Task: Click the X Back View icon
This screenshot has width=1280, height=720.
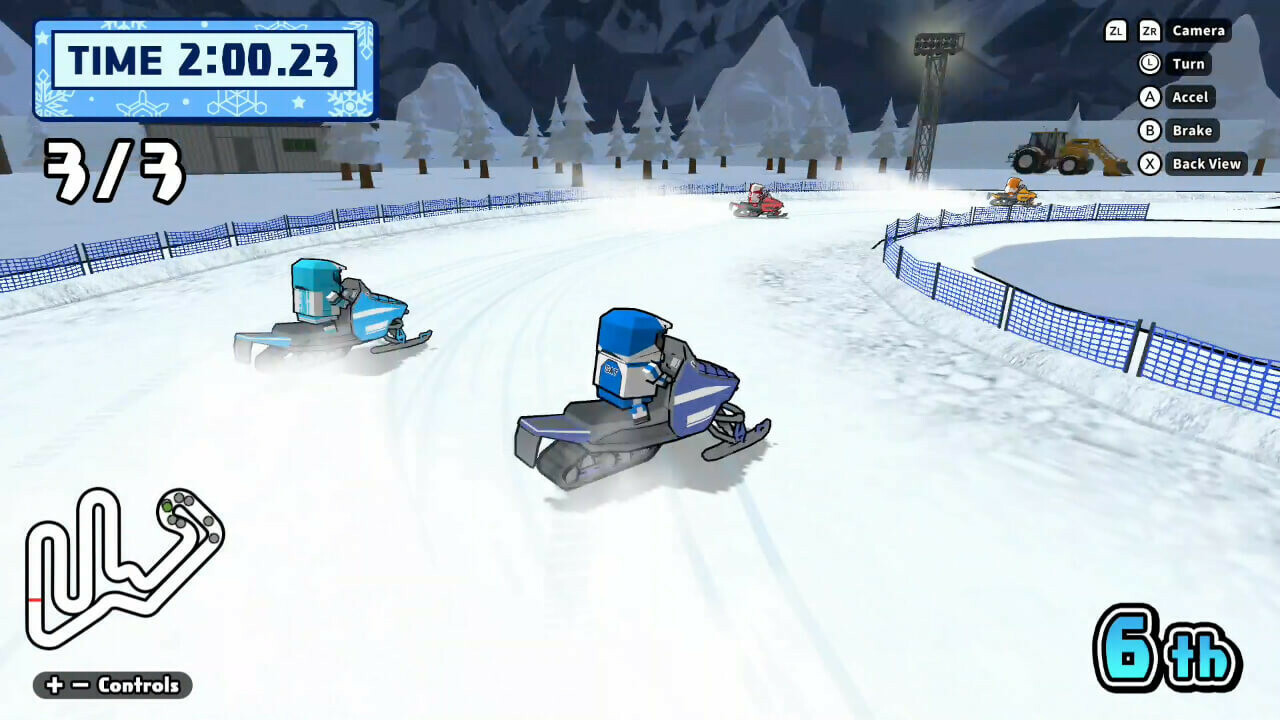Action: click(1152, 162)
